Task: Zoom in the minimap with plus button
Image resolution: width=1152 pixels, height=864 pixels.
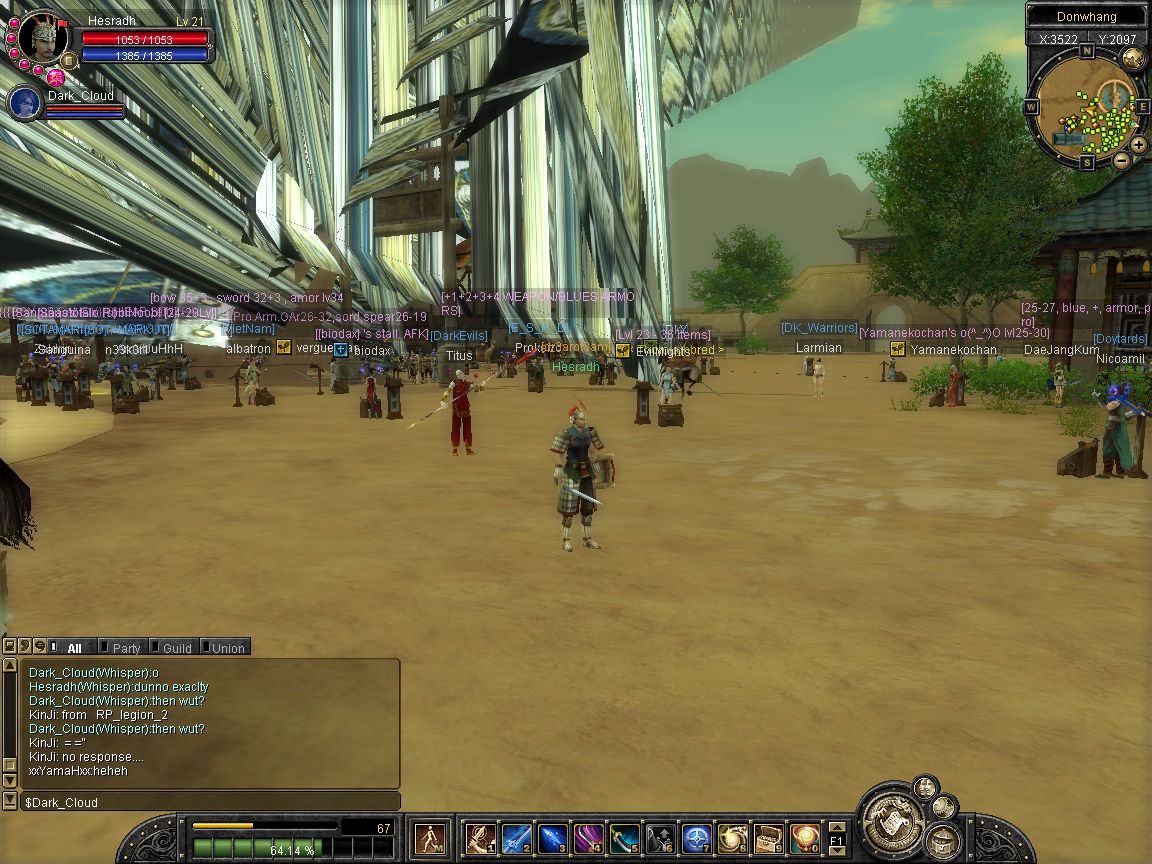Action: (x=1139, y=145)
